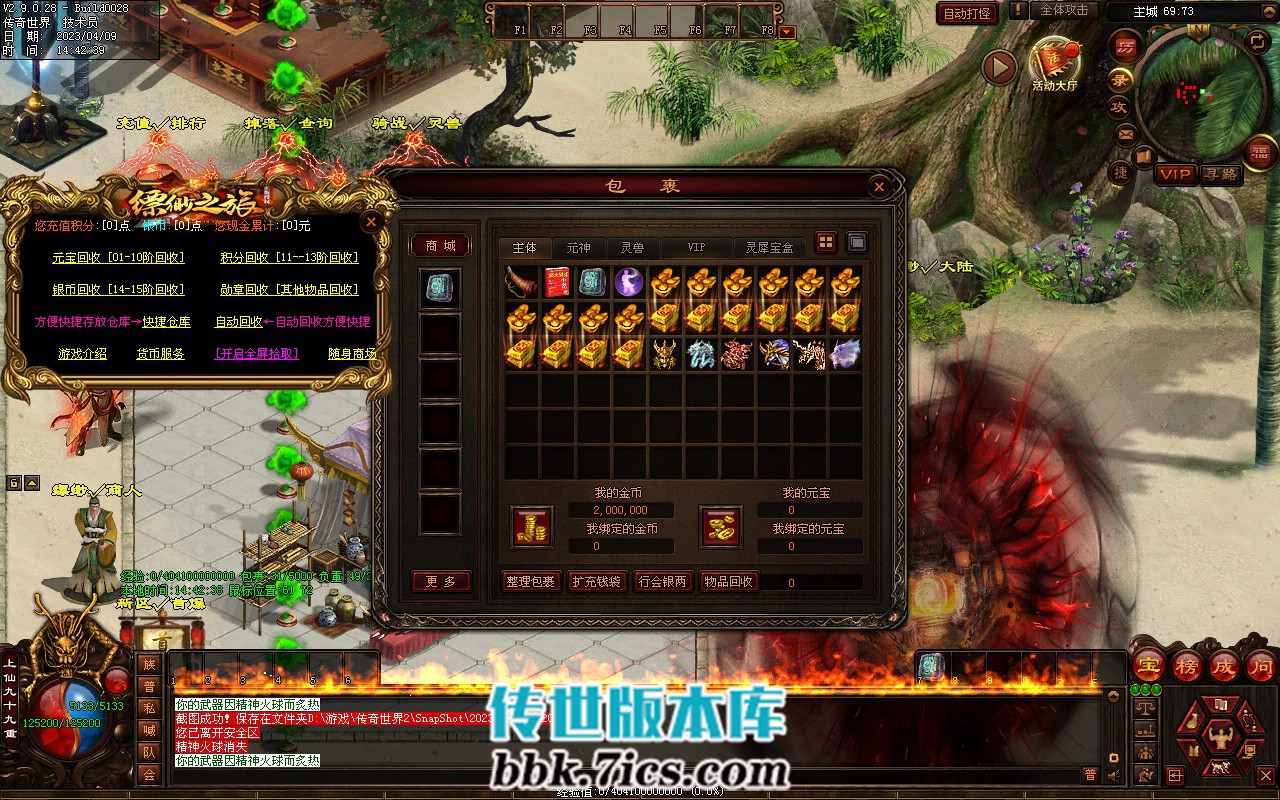The height and width of the screenshot is (800, 1280).
Task: Click the [开启全屏拾取] link
Action: (x=257, y=354)
